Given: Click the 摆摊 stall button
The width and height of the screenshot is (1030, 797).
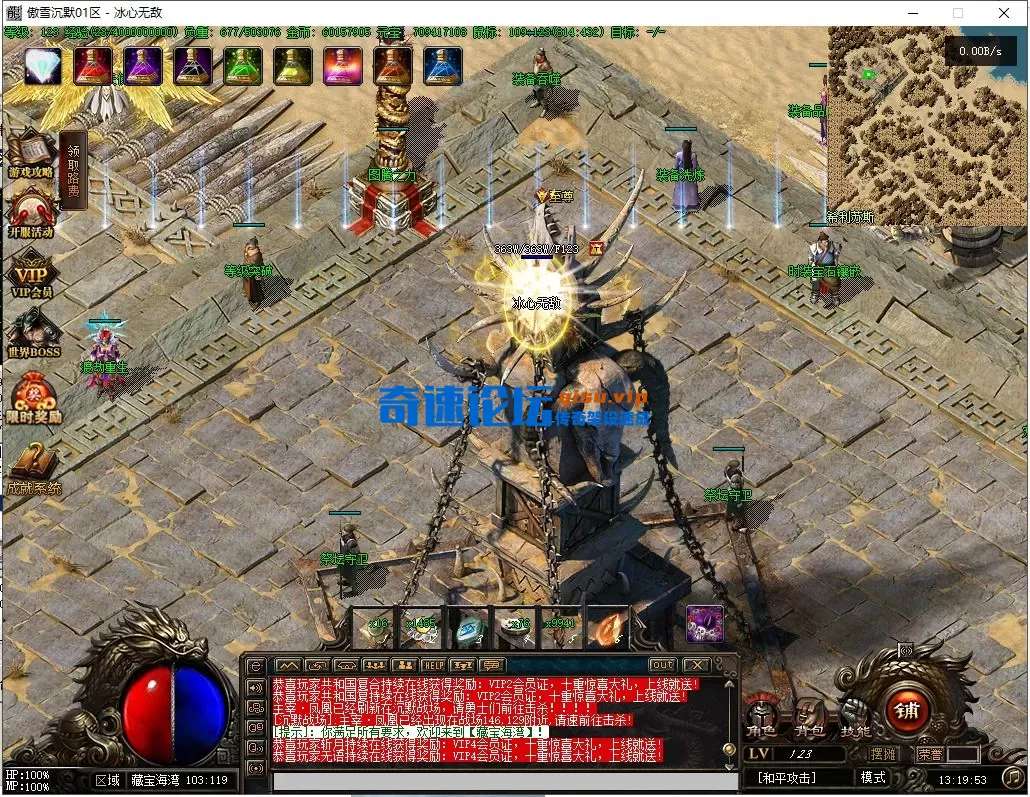Looking at the screenshot, I should (x=883, y=754).
